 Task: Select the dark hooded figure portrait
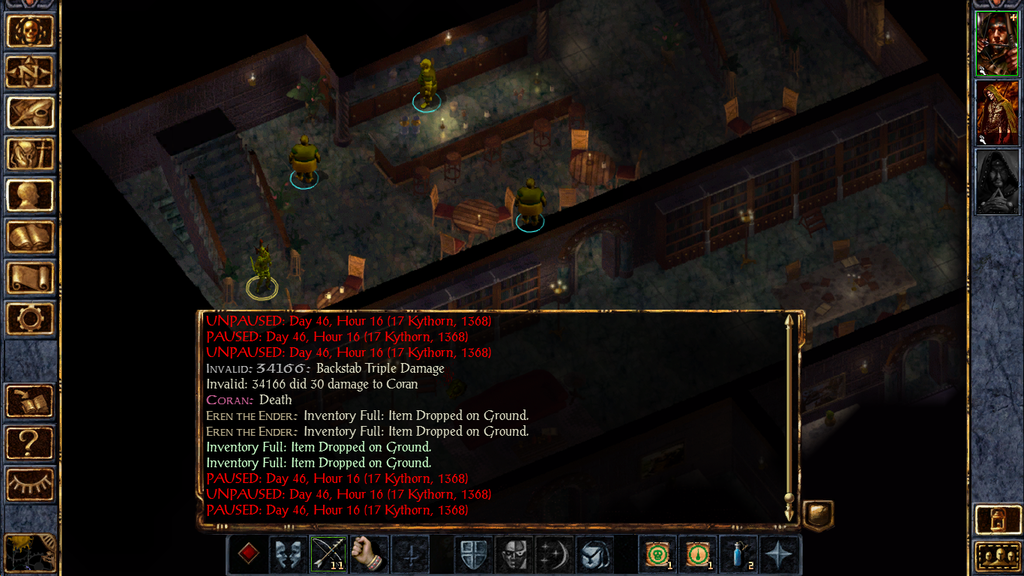[996, 181]
